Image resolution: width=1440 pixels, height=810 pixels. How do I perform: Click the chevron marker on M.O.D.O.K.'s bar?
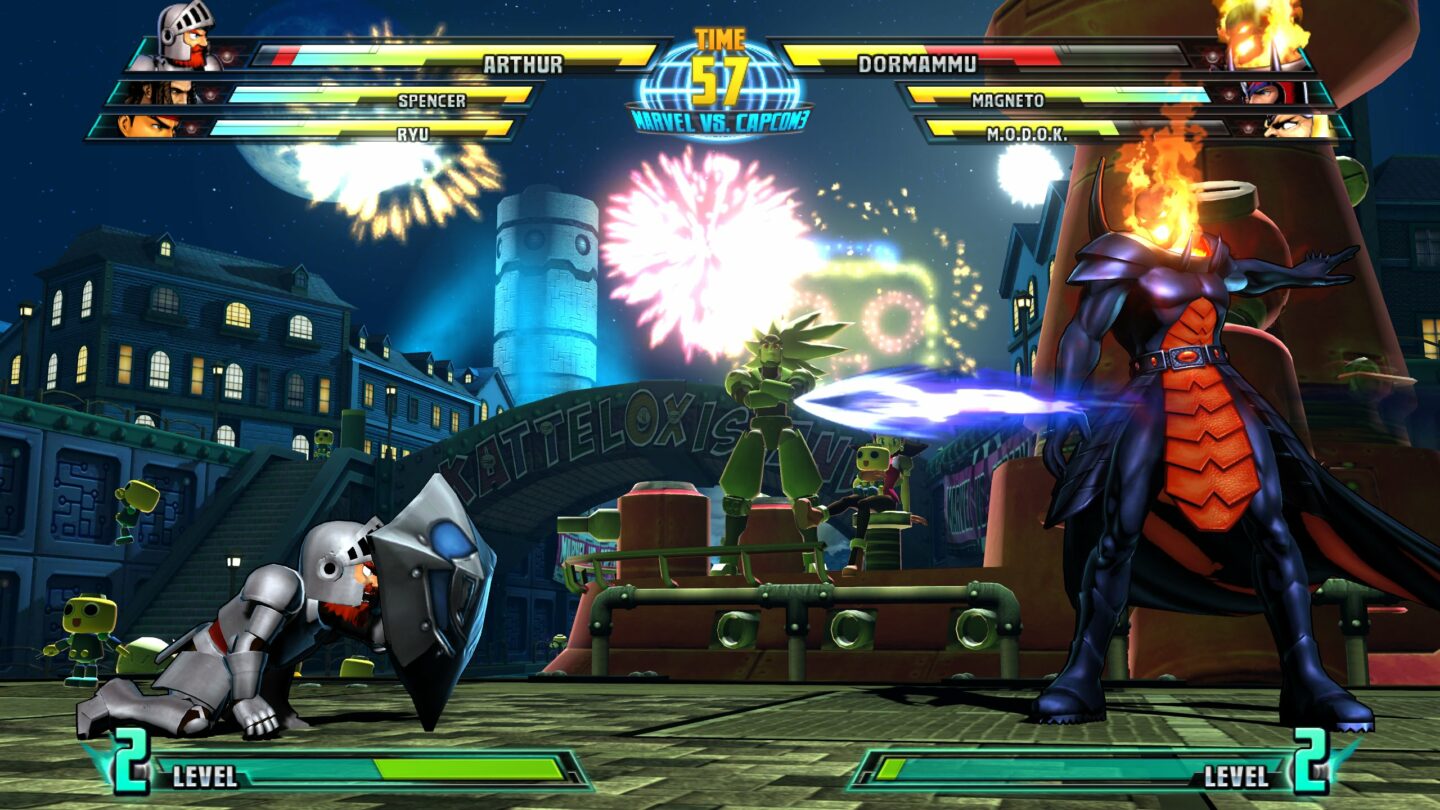tap(1247, 127)
